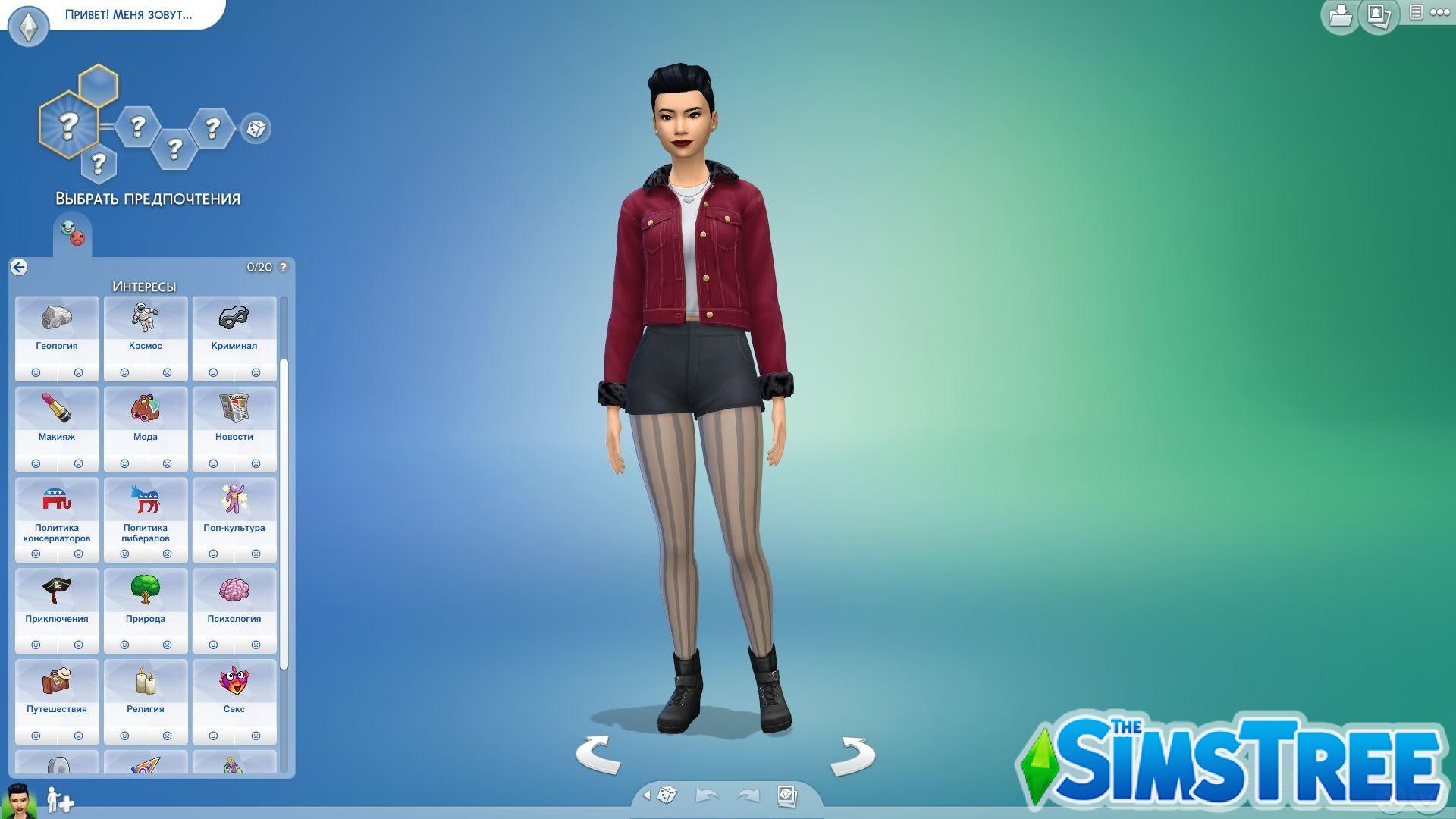Mark Криминал interest as disliked
Viewport: 1456px width, 819px height.
click(x=256, y=372)
